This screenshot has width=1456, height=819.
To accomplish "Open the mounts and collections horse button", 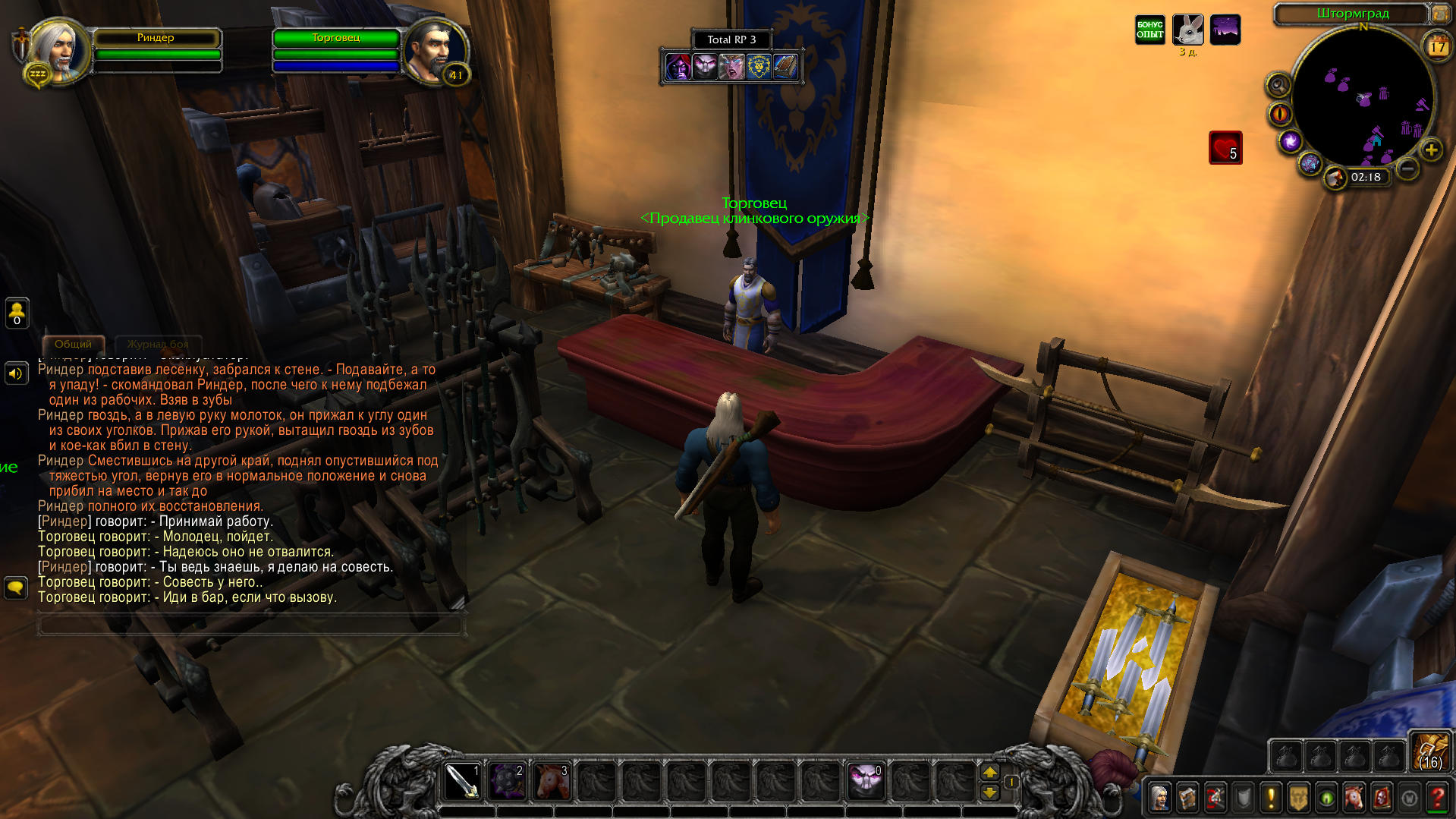I will [x=1354, y=798].
